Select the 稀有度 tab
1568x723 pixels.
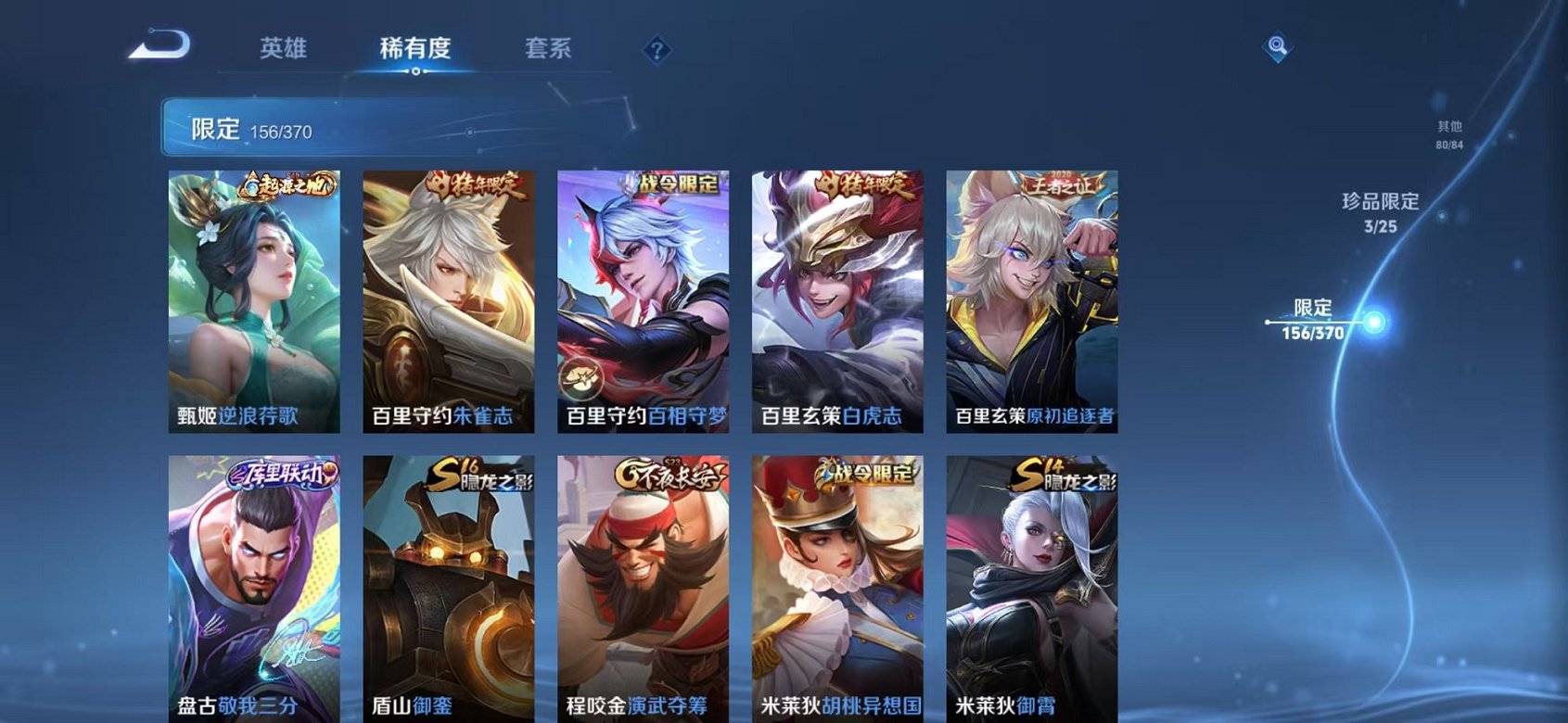tap(414, 50)
